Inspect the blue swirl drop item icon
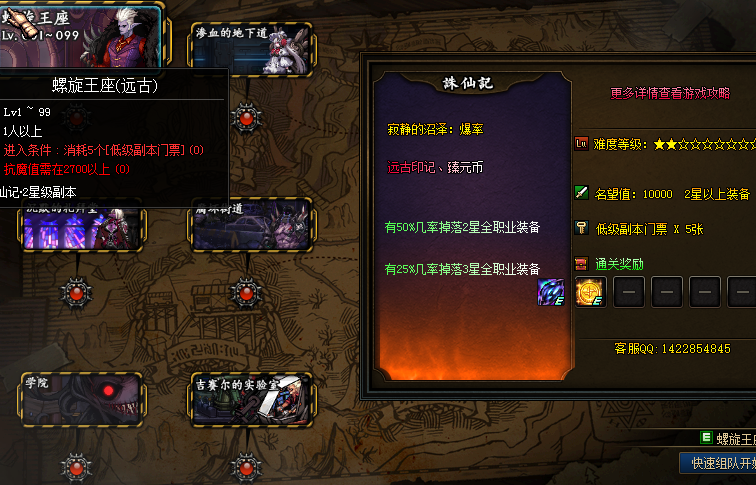 (550, 292)
